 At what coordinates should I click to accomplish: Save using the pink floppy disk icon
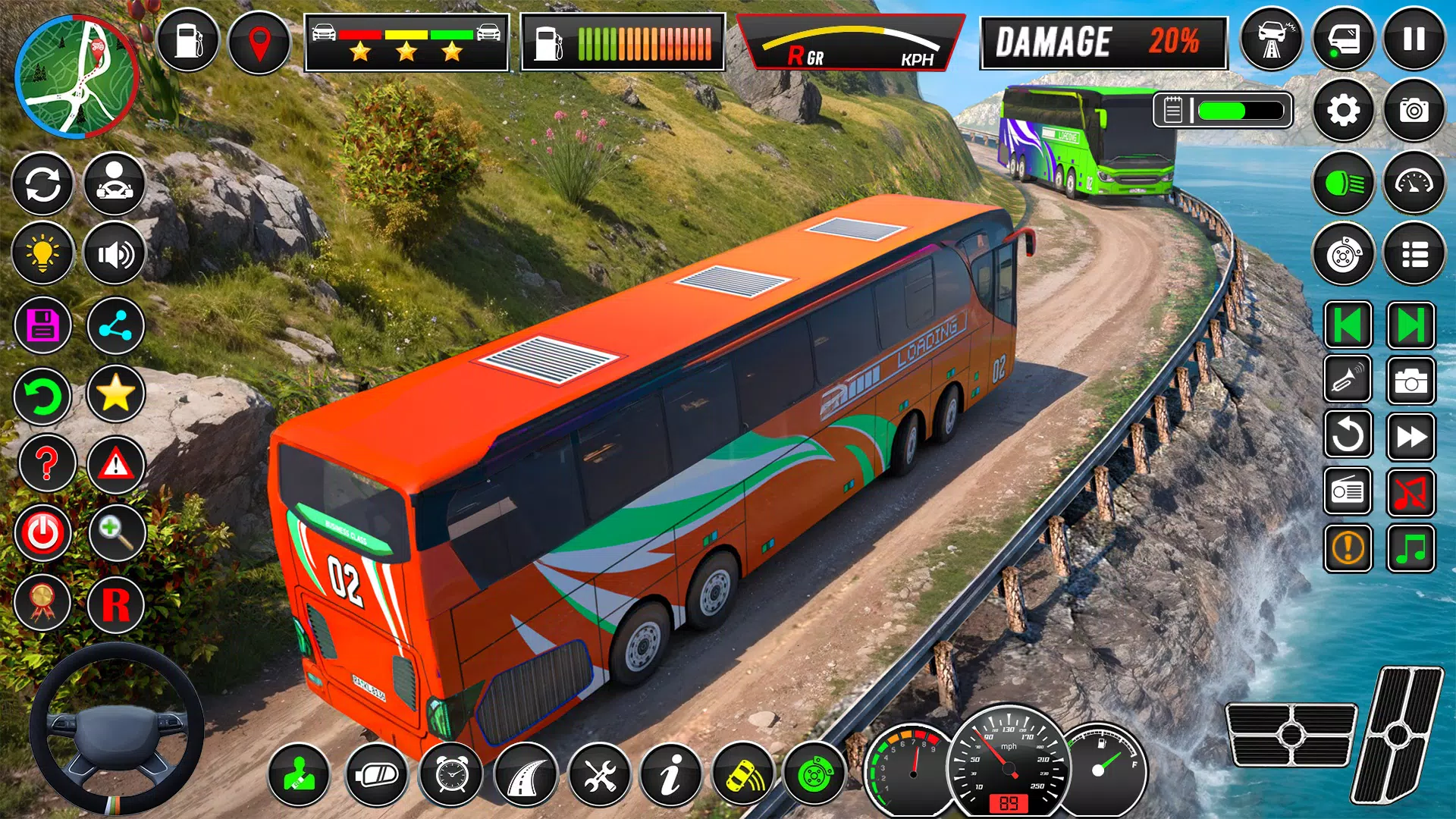pos(42,325)
